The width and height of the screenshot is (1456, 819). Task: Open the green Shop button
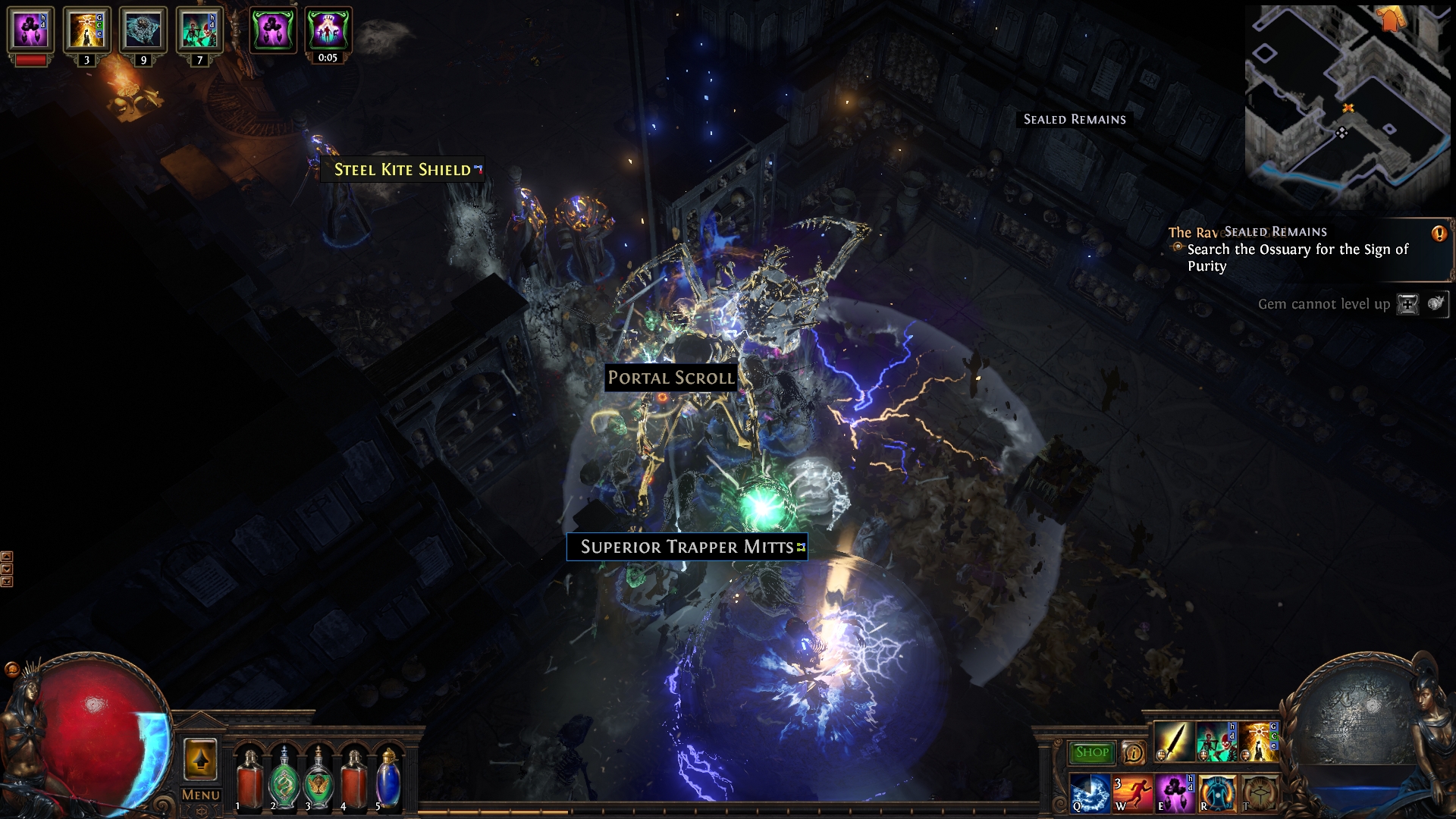point(1092,752)
